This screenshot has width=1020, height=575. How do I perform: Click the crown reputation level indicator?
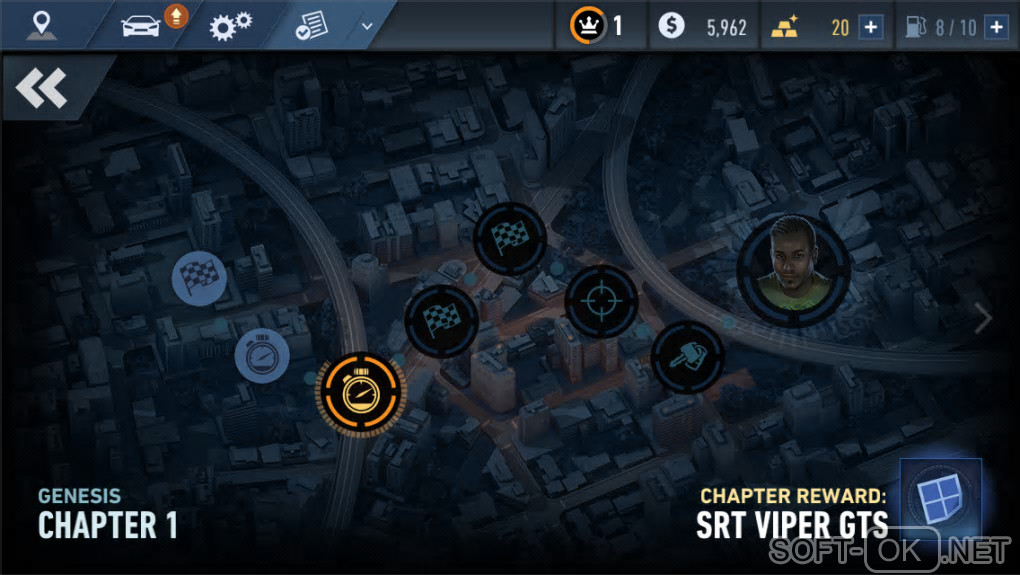pos(597,26)
